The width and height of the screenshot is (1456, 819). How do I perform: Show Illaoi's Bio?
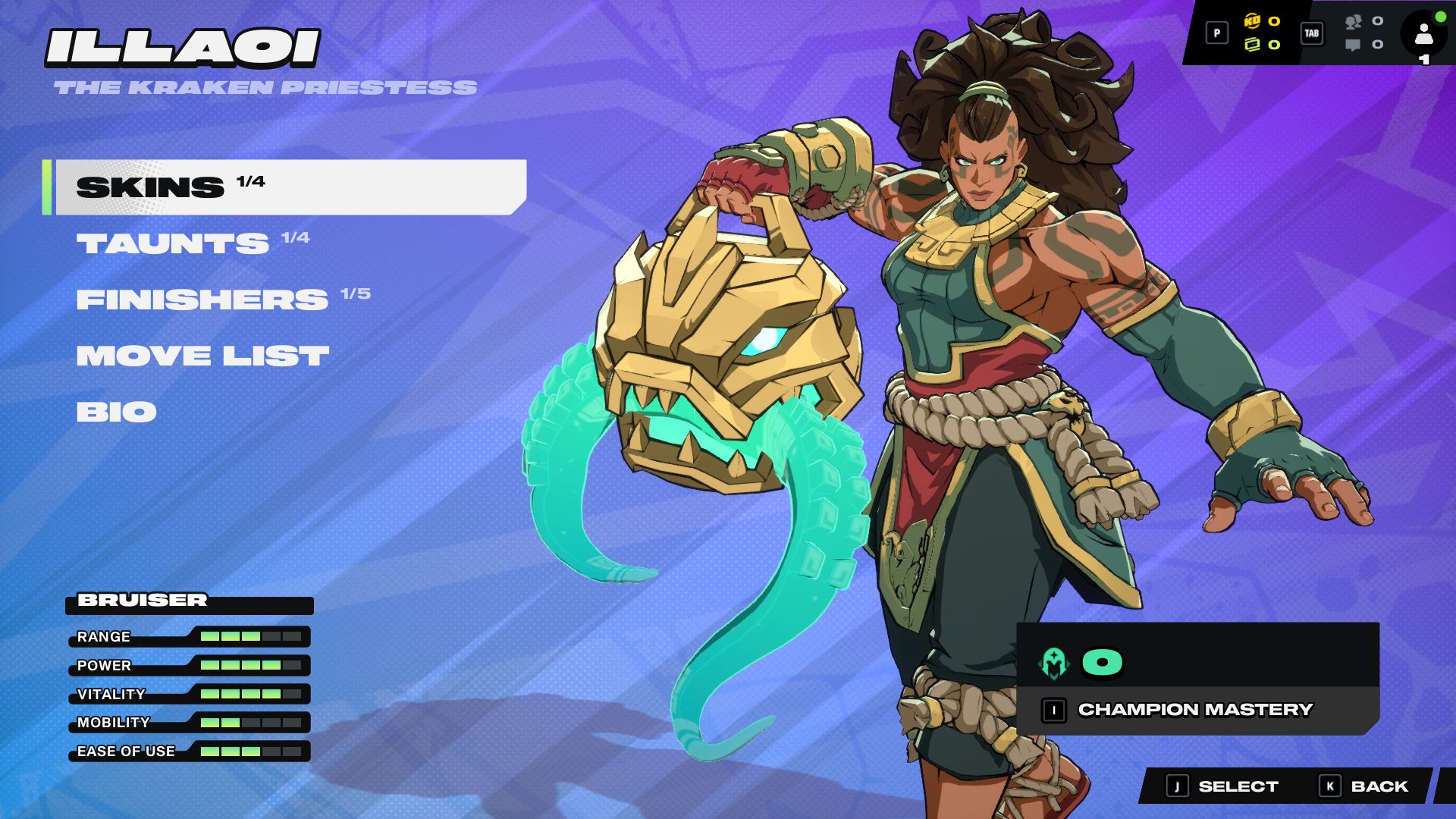click(117, 412)
